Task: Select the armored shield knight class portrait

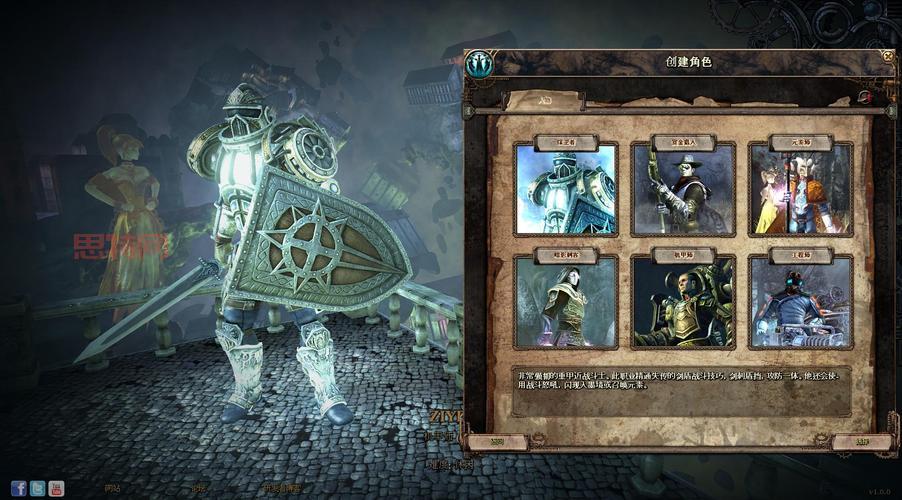Action: tap(566, 188)
